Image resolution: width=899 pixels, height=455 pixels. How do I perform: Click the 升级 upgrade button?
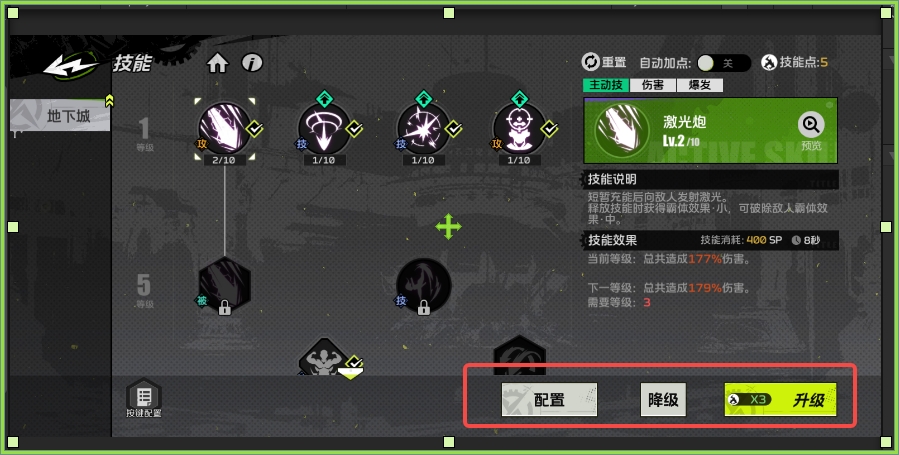point(780,400)
